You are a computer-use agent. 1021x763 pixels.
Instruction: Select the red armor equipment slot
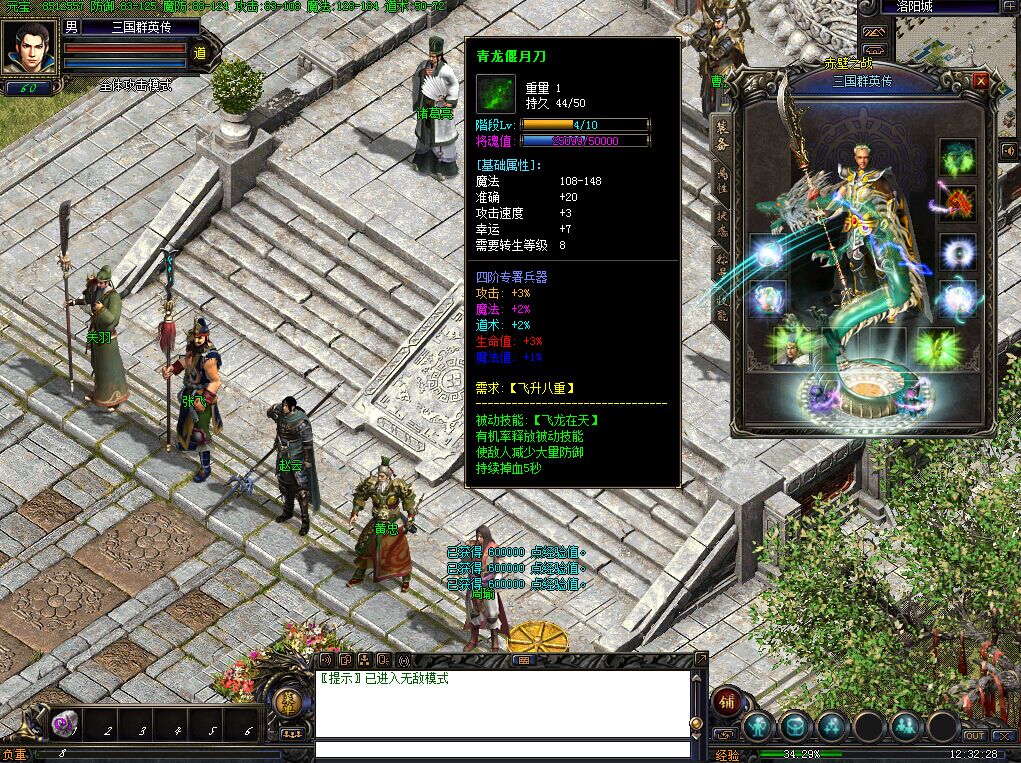(957, 204)
